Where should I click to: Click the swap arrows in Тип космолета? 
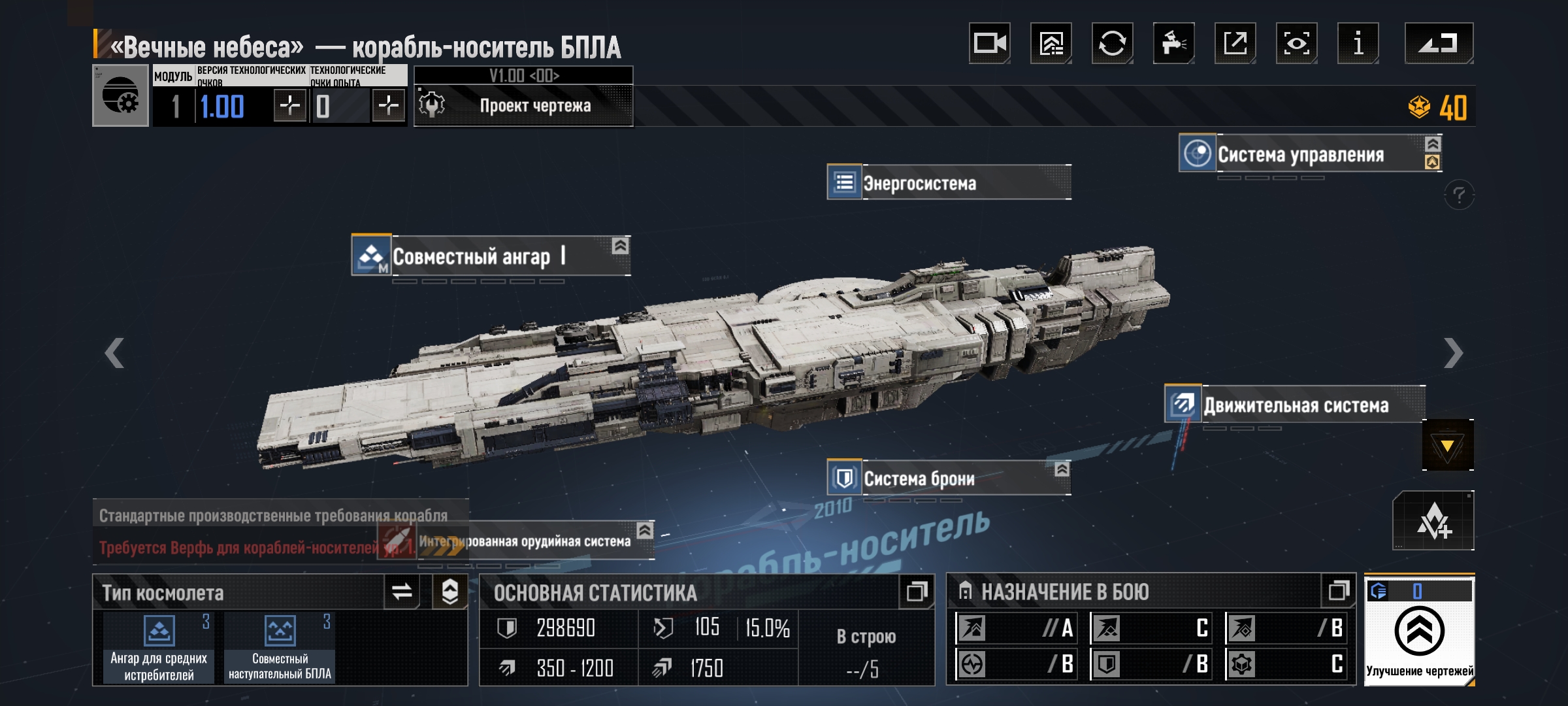point(401,592)
